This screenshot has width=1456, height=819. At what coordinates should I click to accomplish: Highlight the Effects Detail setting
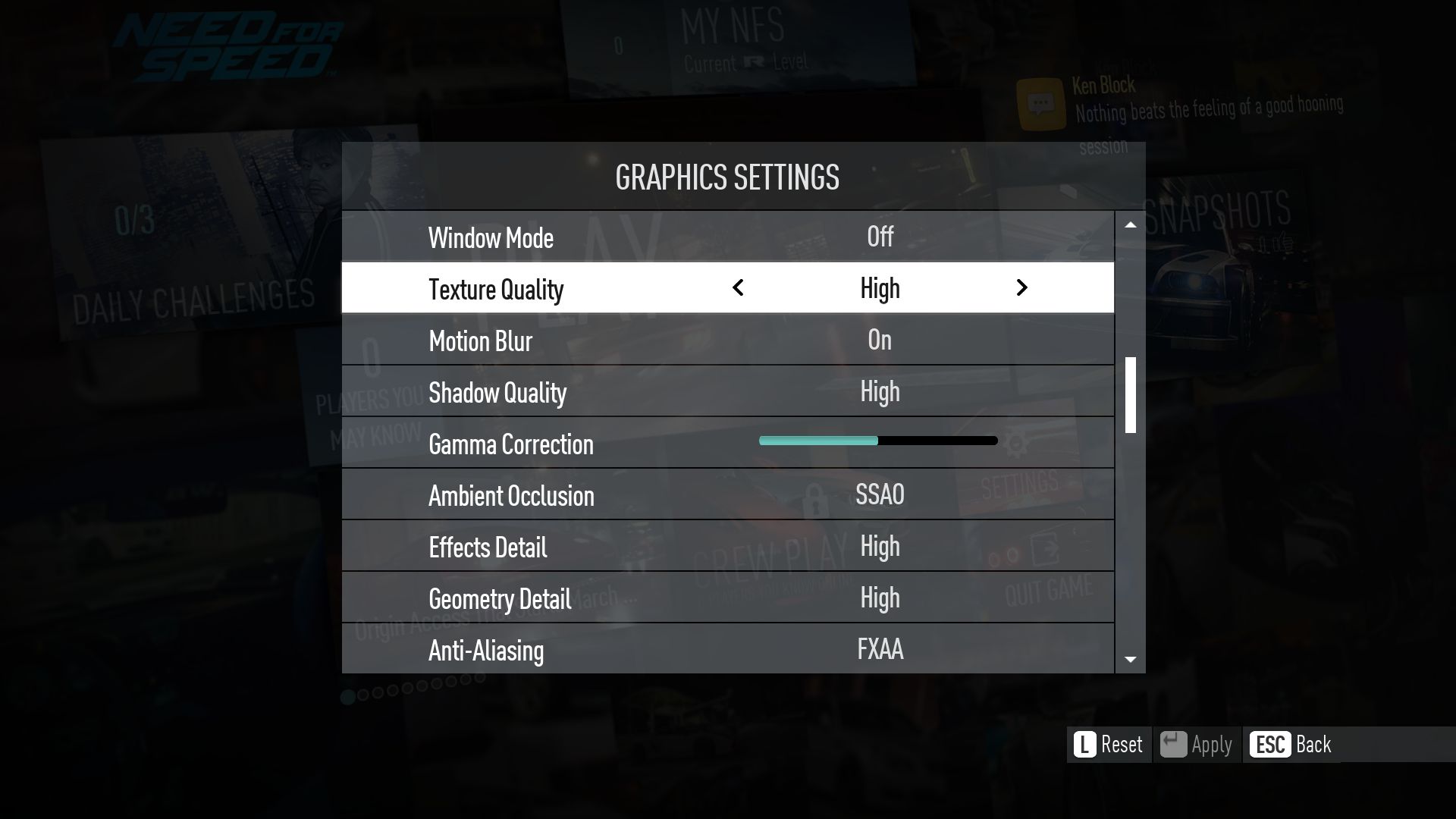727,546
